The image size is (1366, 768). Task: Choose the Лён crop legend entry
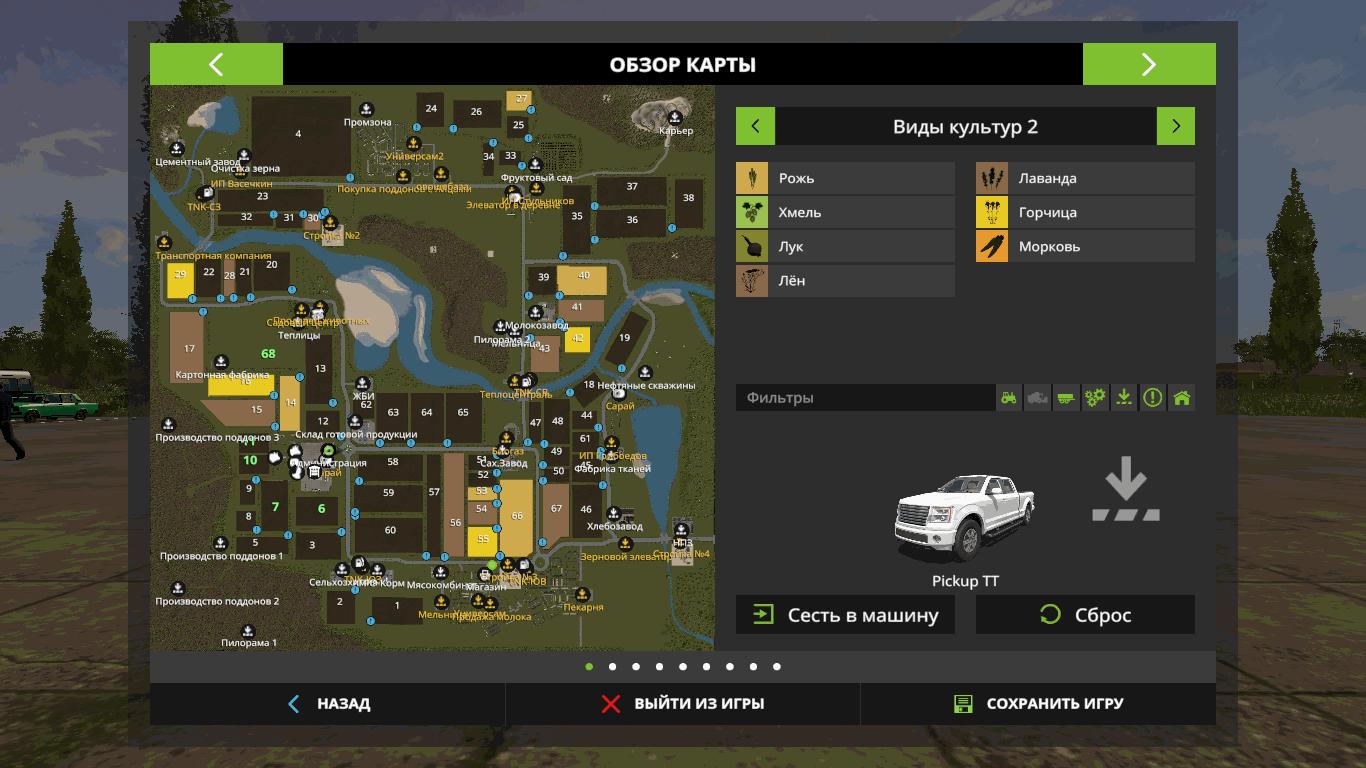(845, 280)
